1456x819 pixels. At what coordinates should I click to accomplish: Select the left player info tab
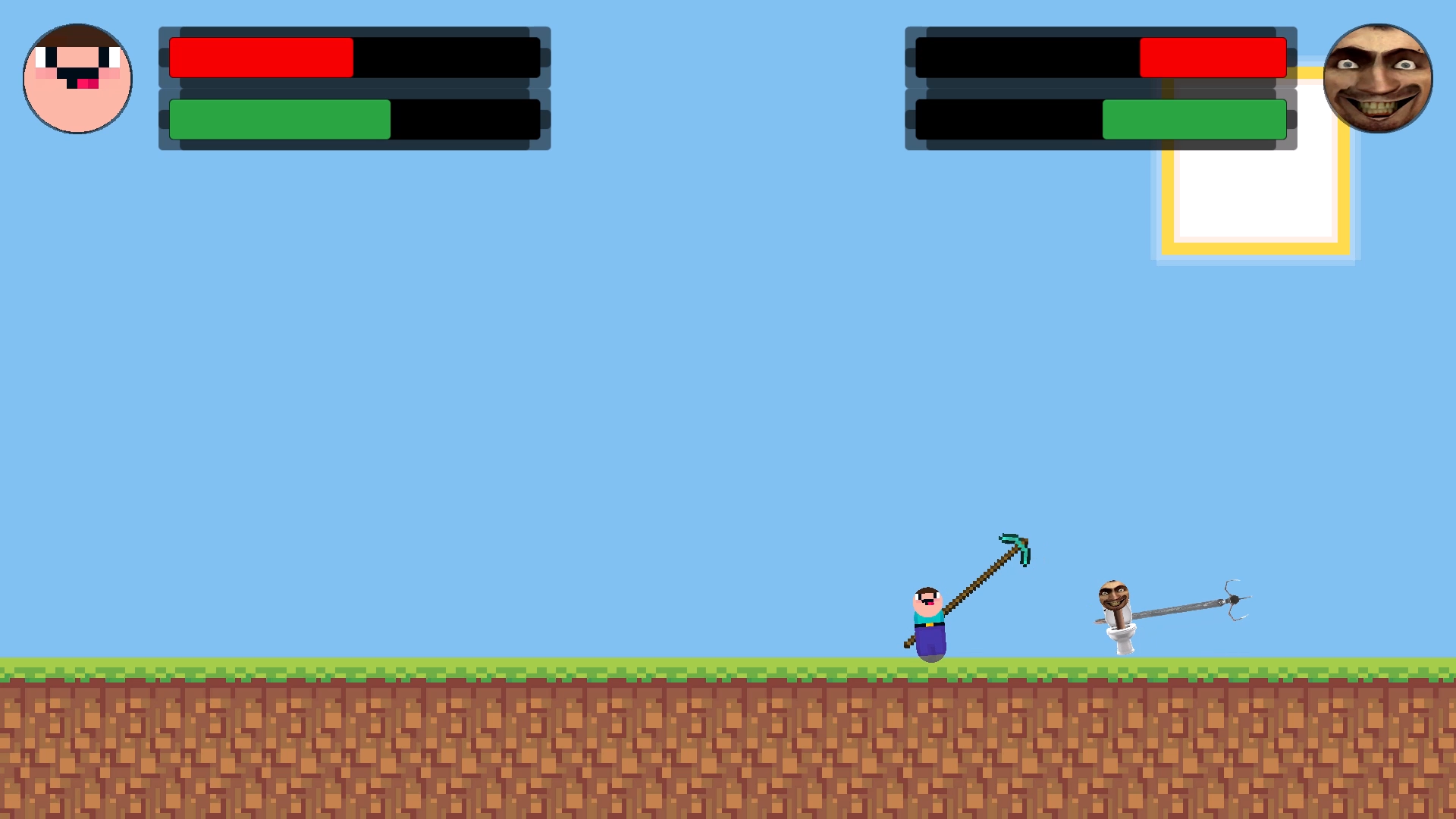[354, 87]
